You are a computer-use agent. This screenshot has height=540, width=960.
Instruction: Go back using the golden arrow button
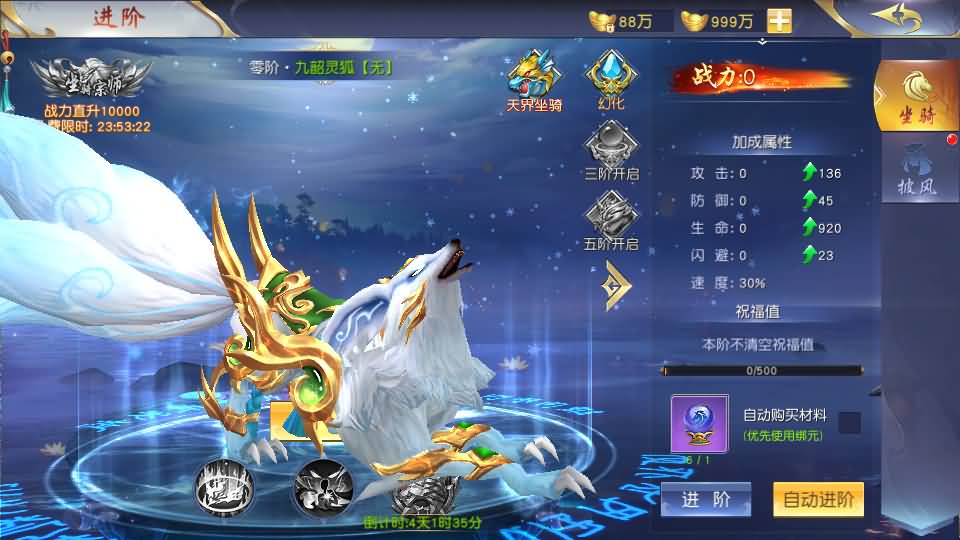pos(893,18)
